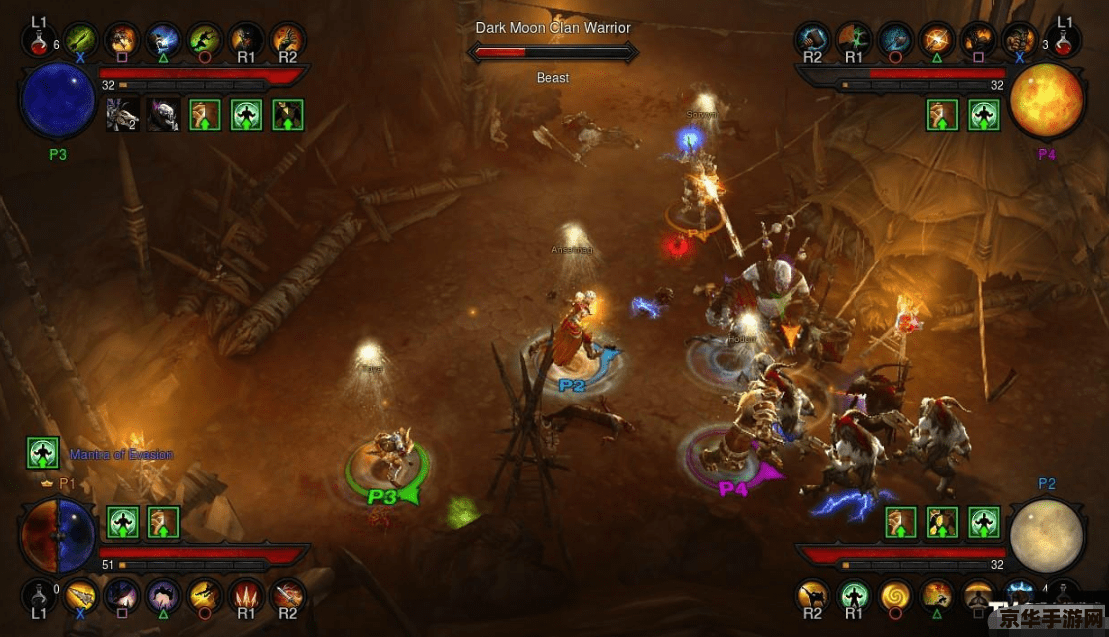1109x637 pixels.
Task: Use P1's flaming sword skill
Action: [x=287, y=596]
